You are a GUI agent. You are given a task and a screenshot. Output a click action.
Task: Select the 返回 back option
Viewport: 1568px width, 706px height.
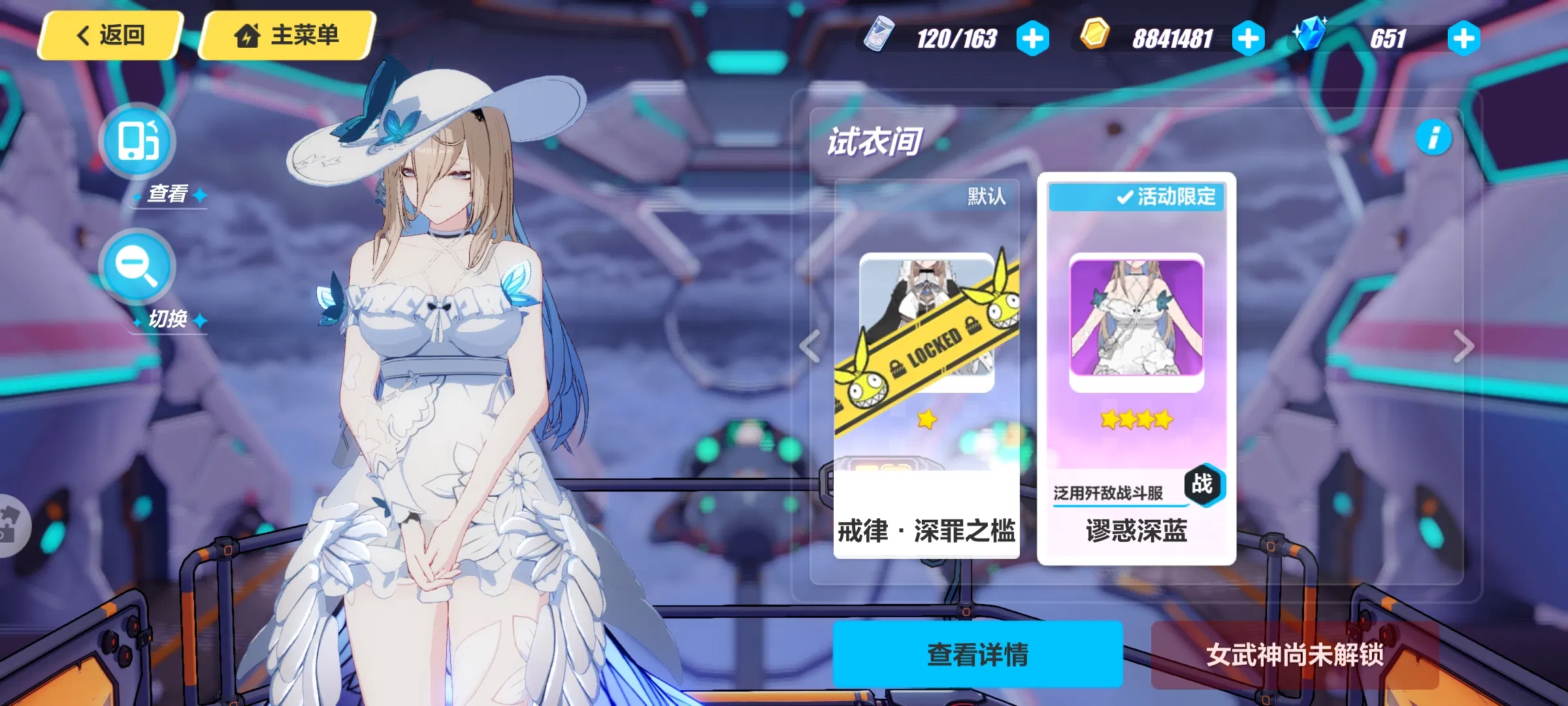pyautogui.click(x=110, y=37)
